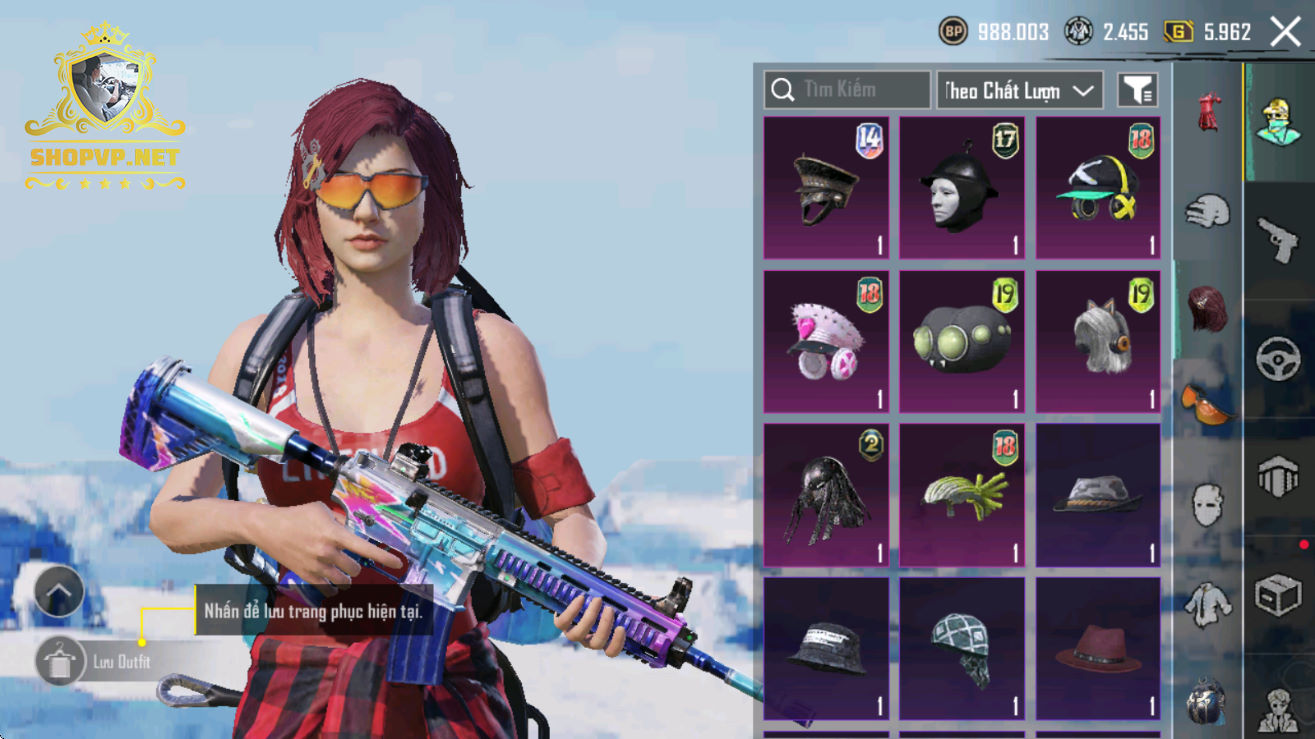Viewport: 1315px width, 739px height.
Task: Select the black bucket hat
Action: pyautogui.click(x=826, y=648)
